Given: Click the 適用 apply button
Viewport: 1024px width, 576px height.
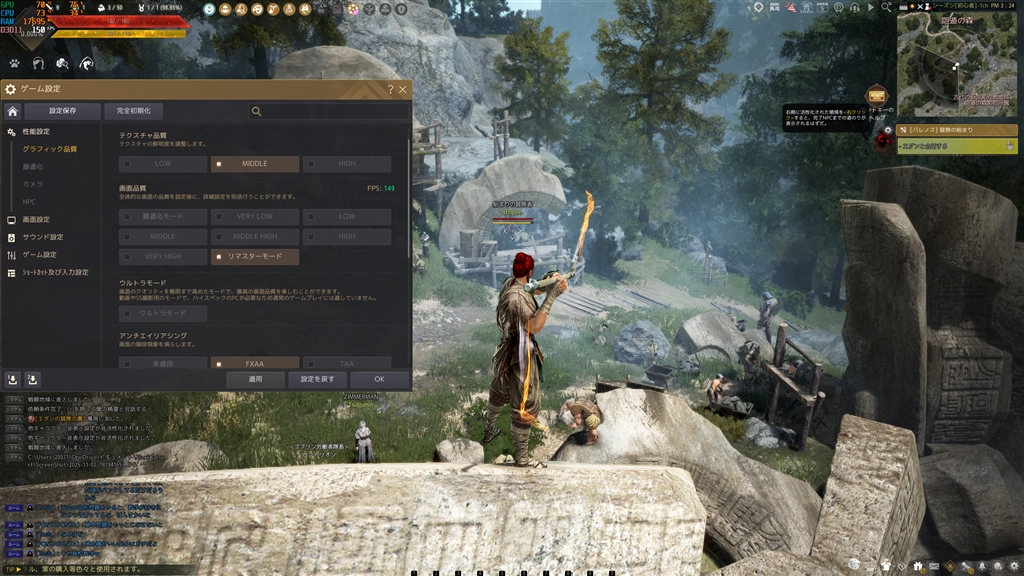Looking at the screenshot, I should tap(255, 380).
